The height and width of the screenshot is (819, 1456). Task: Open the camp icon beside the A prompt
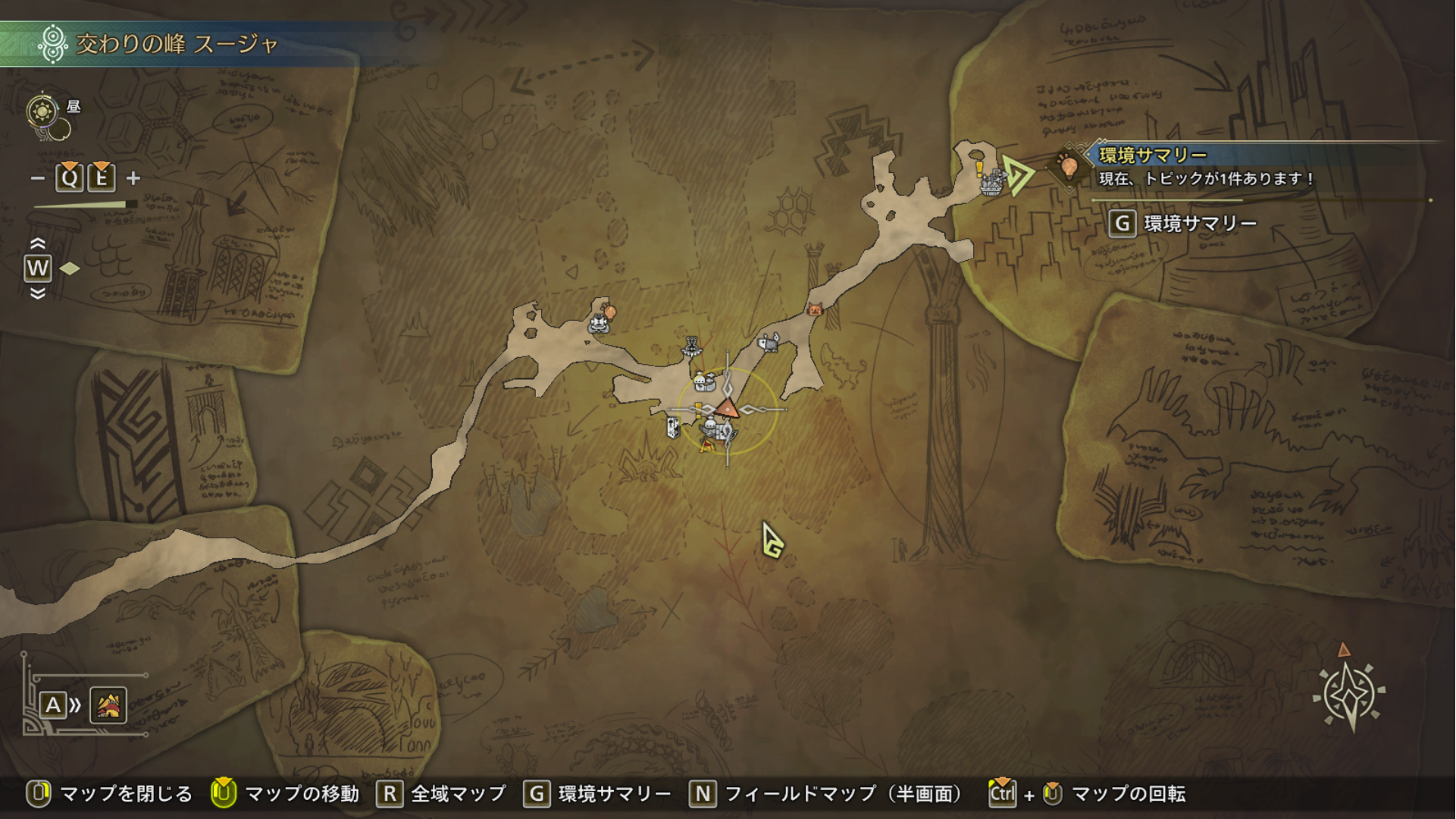pos(108,705)
